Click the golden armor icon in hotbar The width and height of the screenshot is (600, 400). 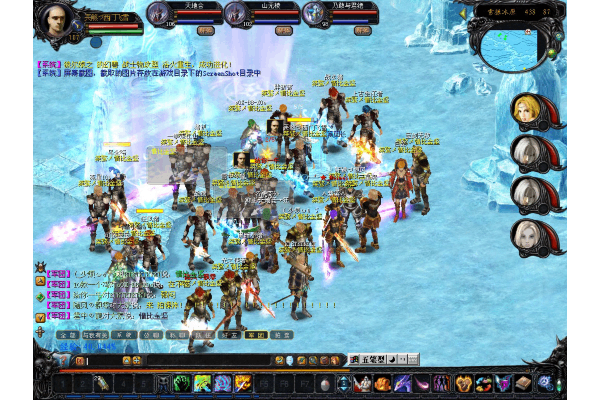463,383
